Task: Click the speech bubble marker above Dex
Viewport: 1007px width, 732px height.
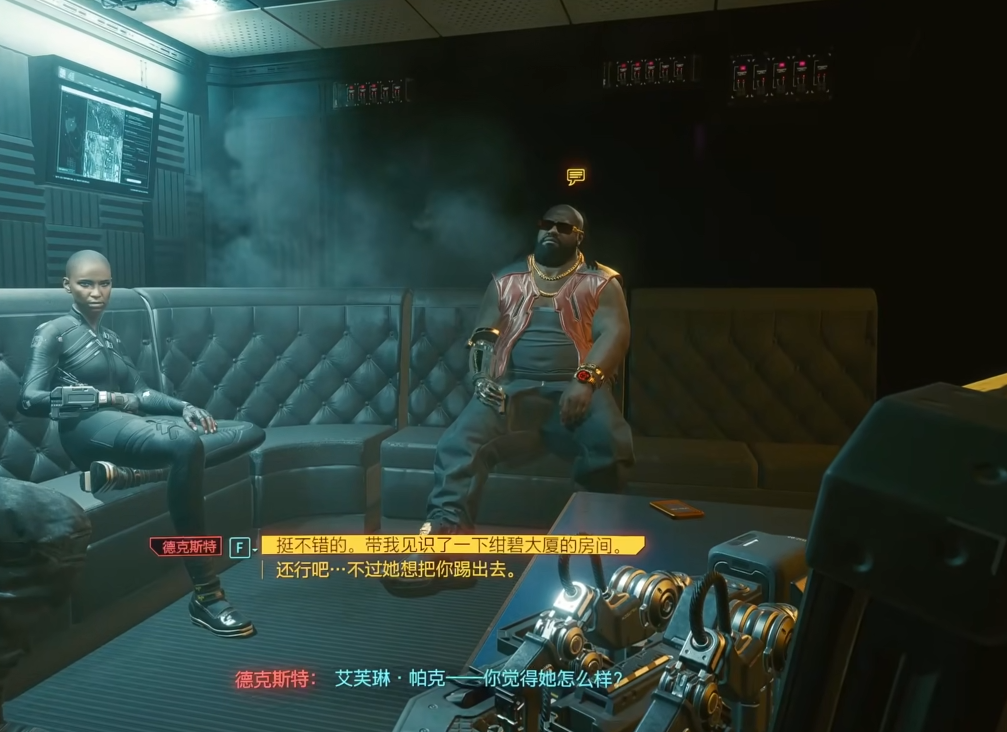Action: click(576, 177)
